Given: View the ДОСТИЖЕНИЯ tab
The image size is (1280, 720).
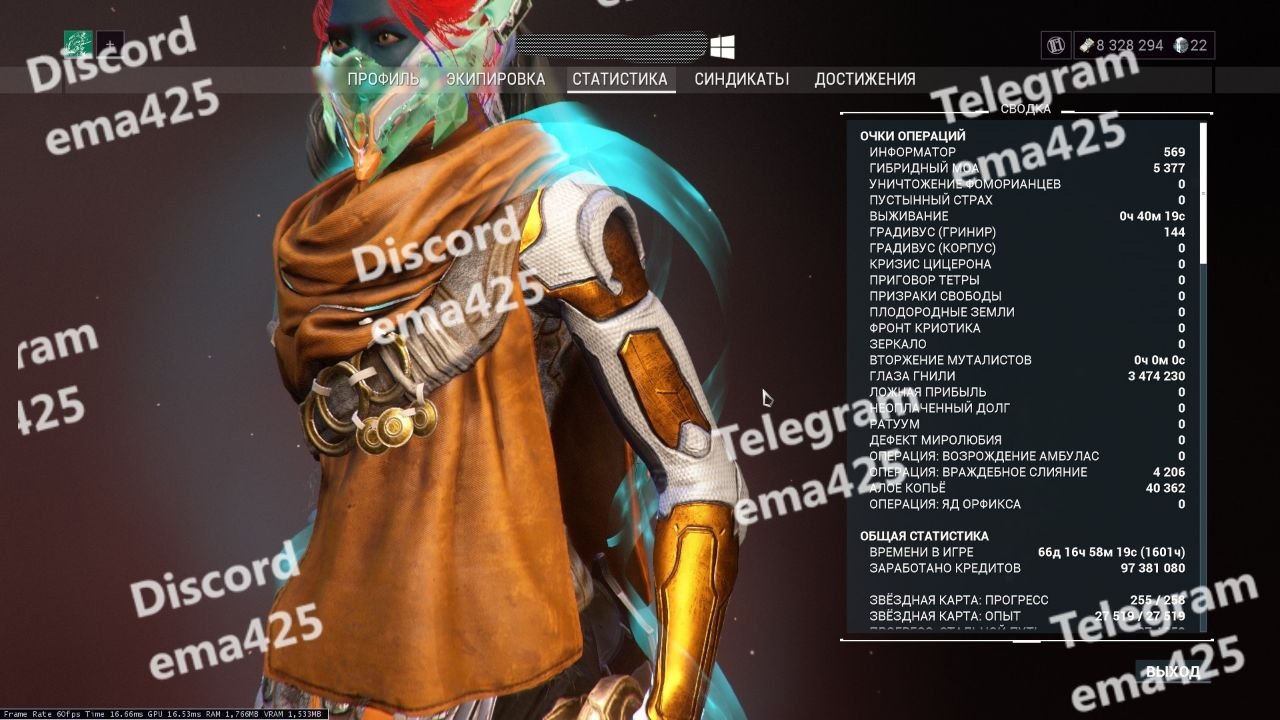Looking at the screenshot, I should click(865, 79).
